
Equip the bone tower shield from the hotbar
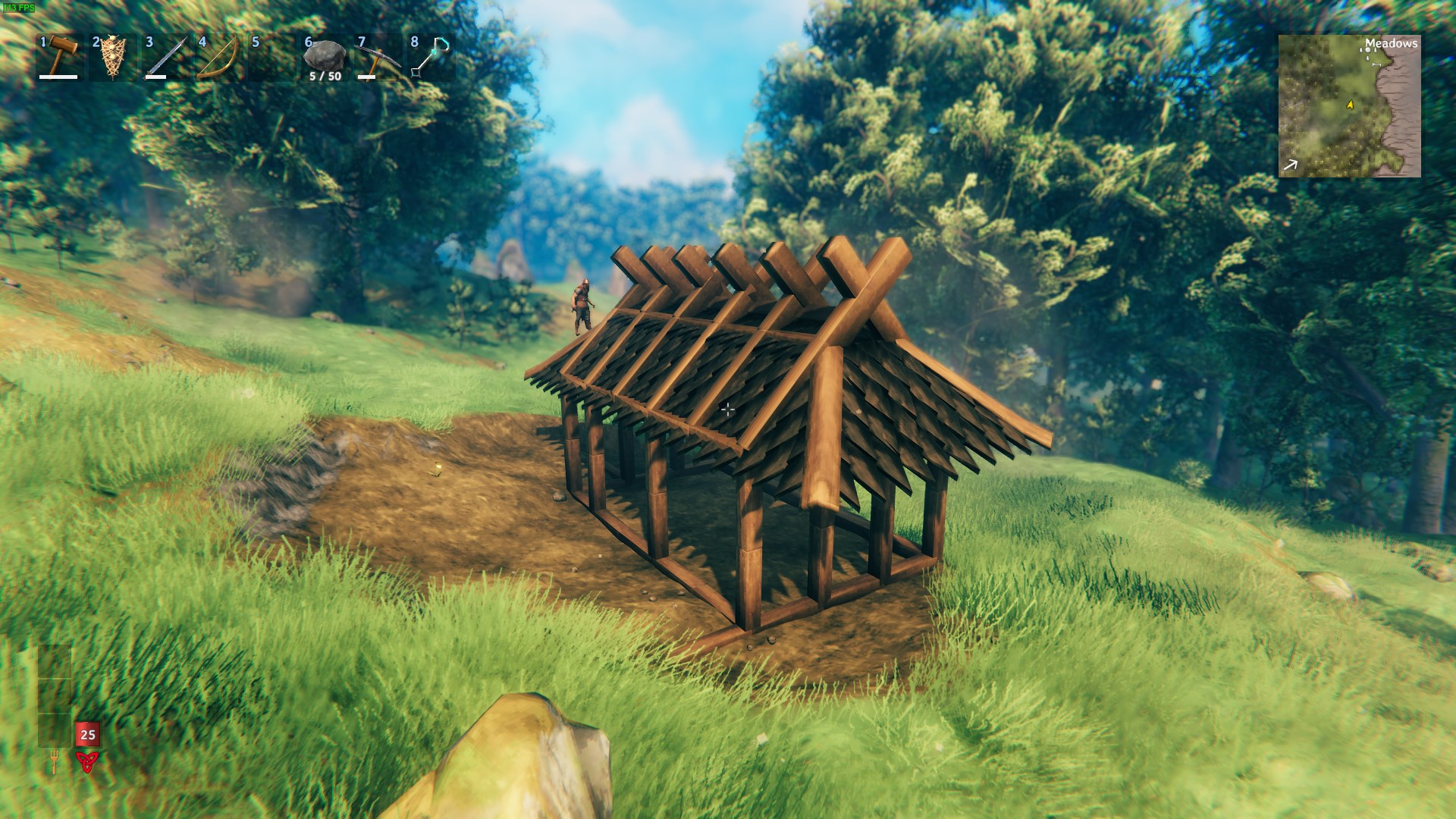coord(112,57)
